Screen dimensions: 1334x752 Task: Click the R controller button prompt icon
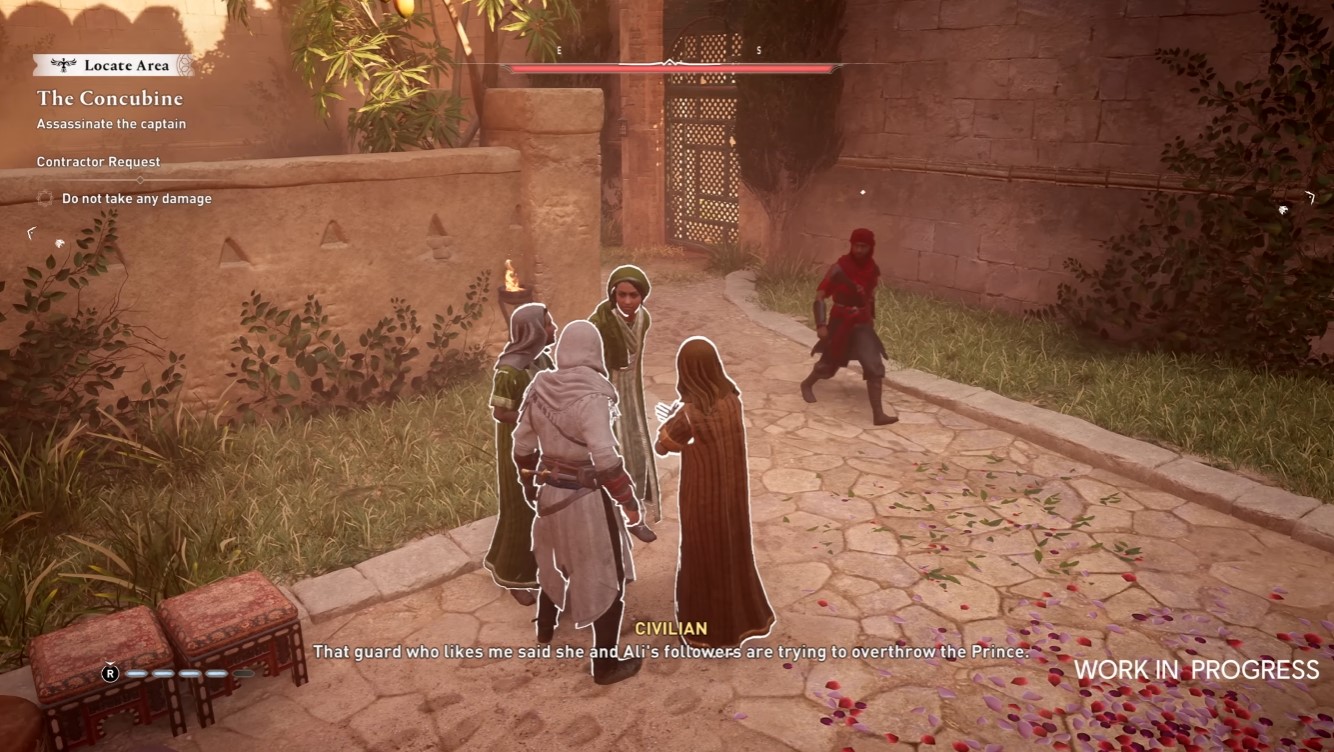pos(110,673)
